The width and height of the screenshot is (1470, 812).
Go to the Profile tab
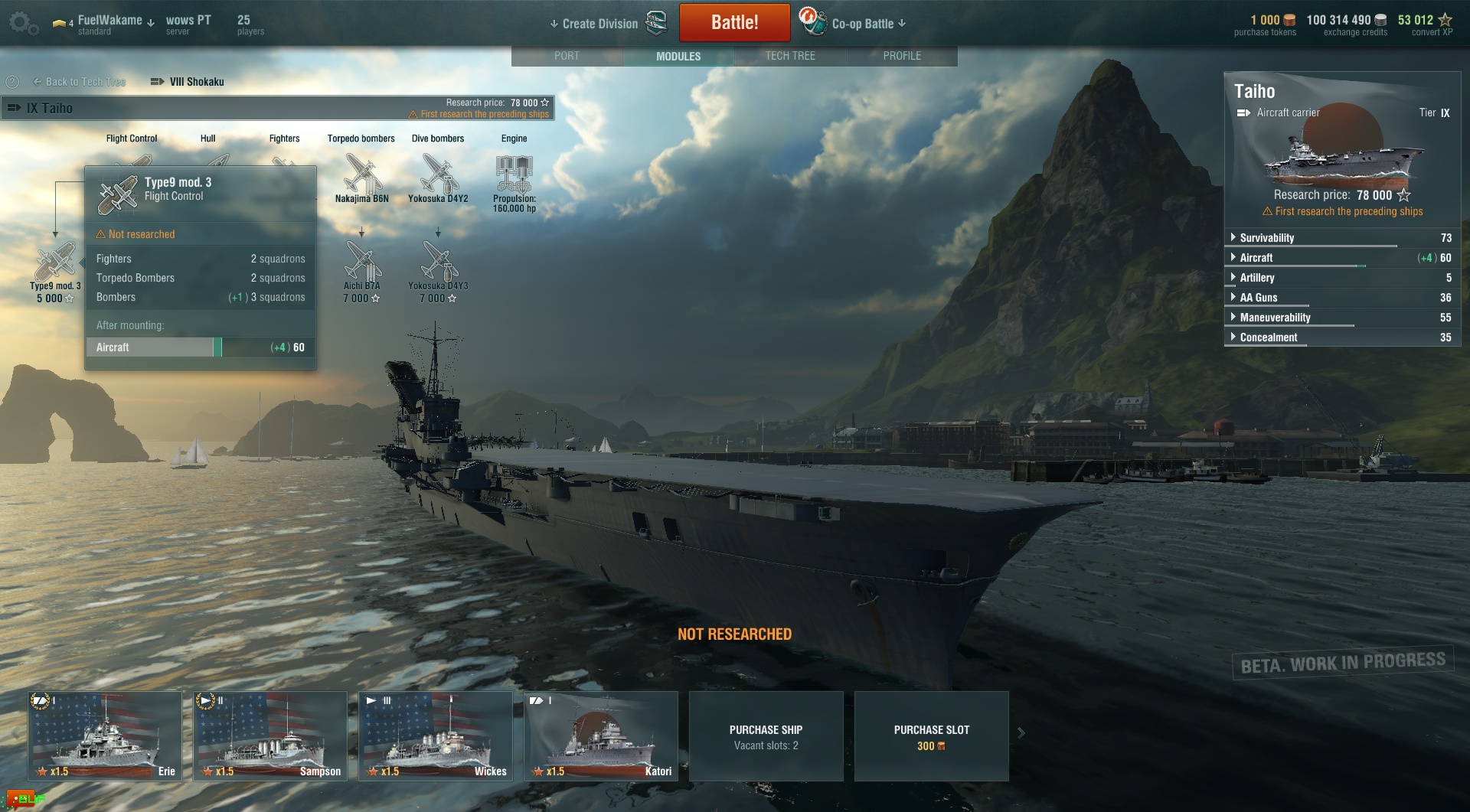pos(902,56)
